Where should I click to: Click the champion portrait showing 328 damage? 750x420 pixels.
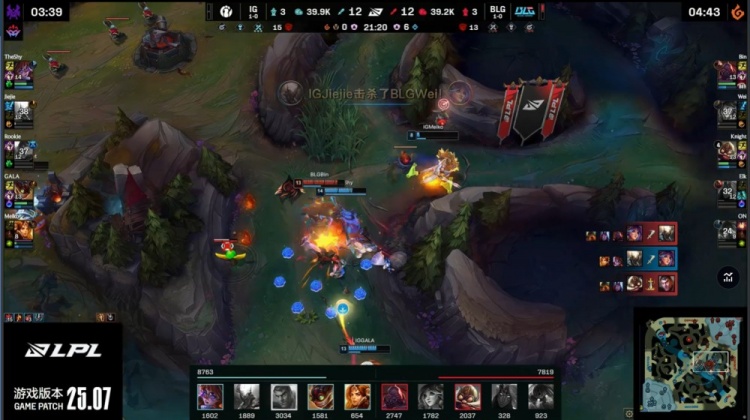[x=504, y=396]
